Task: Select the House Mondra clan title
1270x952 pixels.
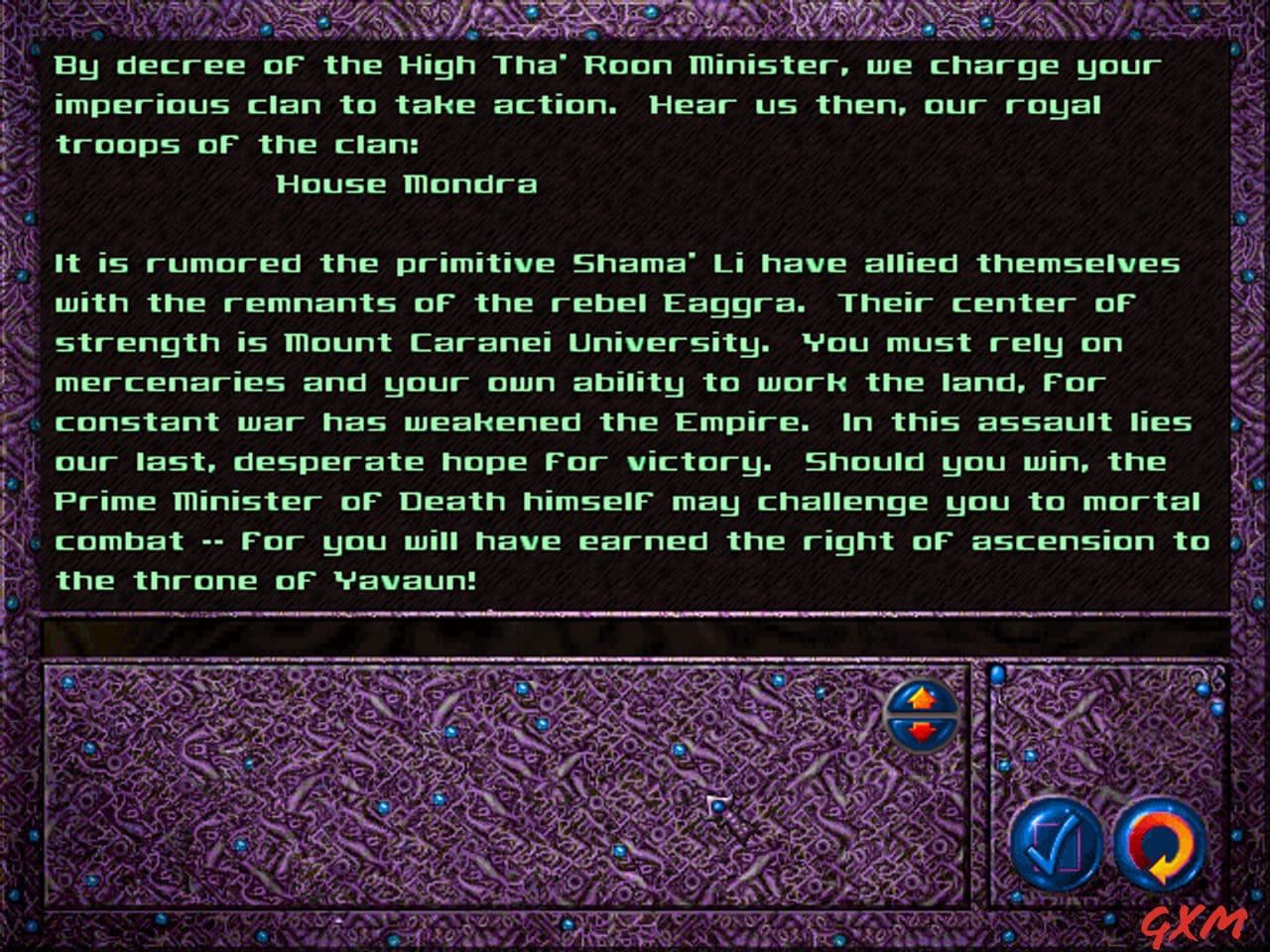Action: coord(407,183)
